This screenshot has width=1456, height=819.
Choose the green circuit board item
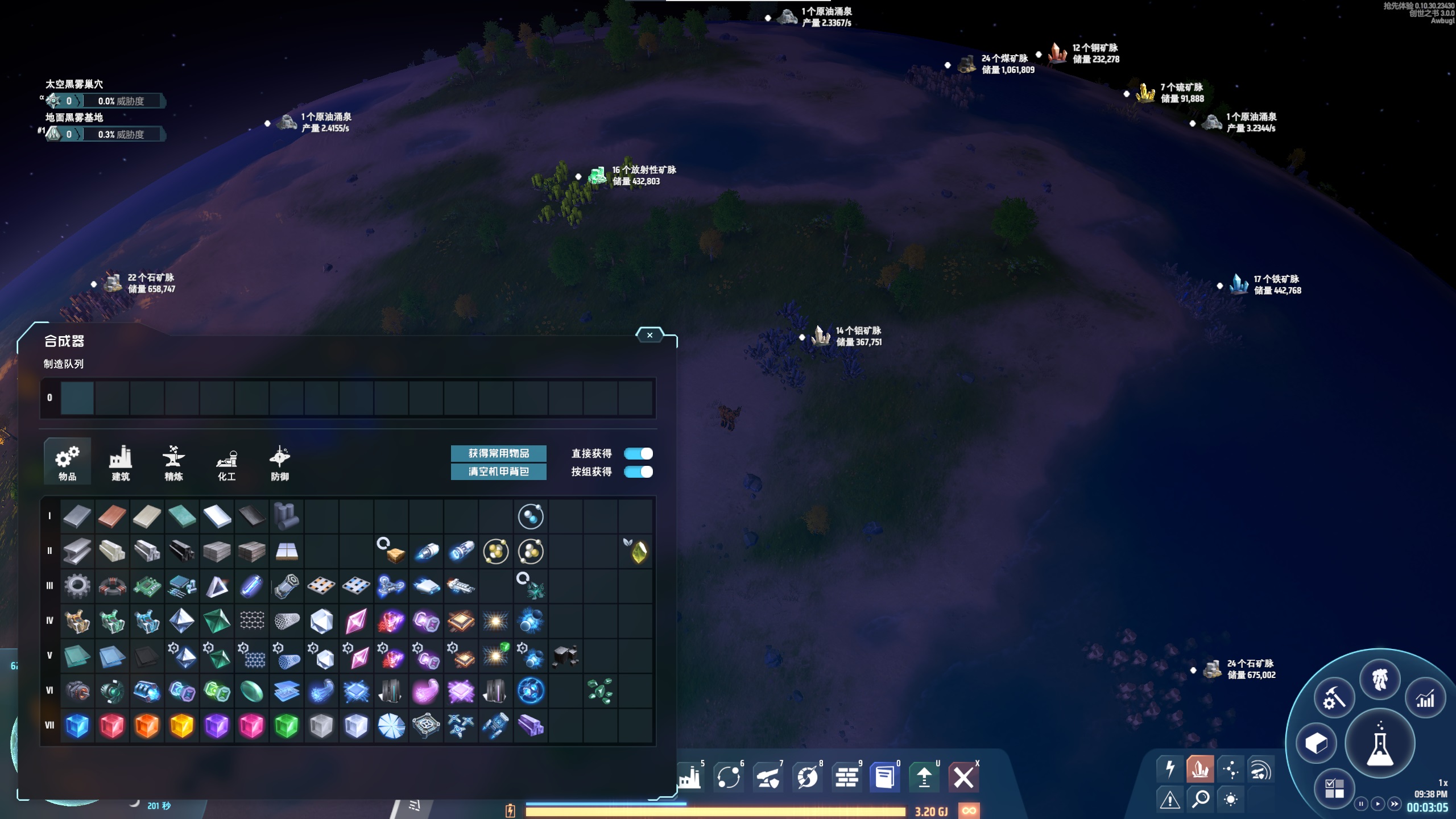147,586
